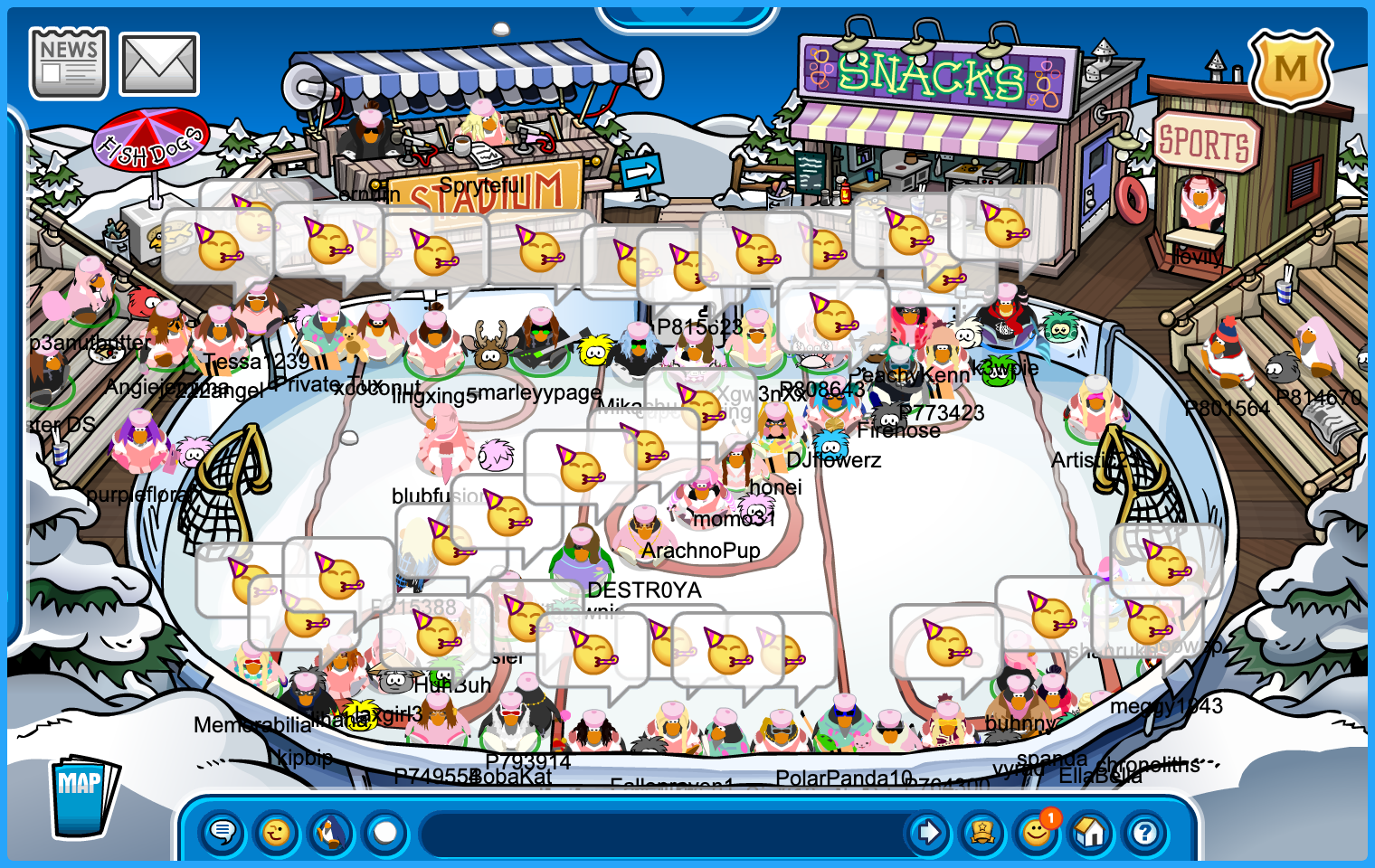Open the speech bubble safe chat menu

223,832
